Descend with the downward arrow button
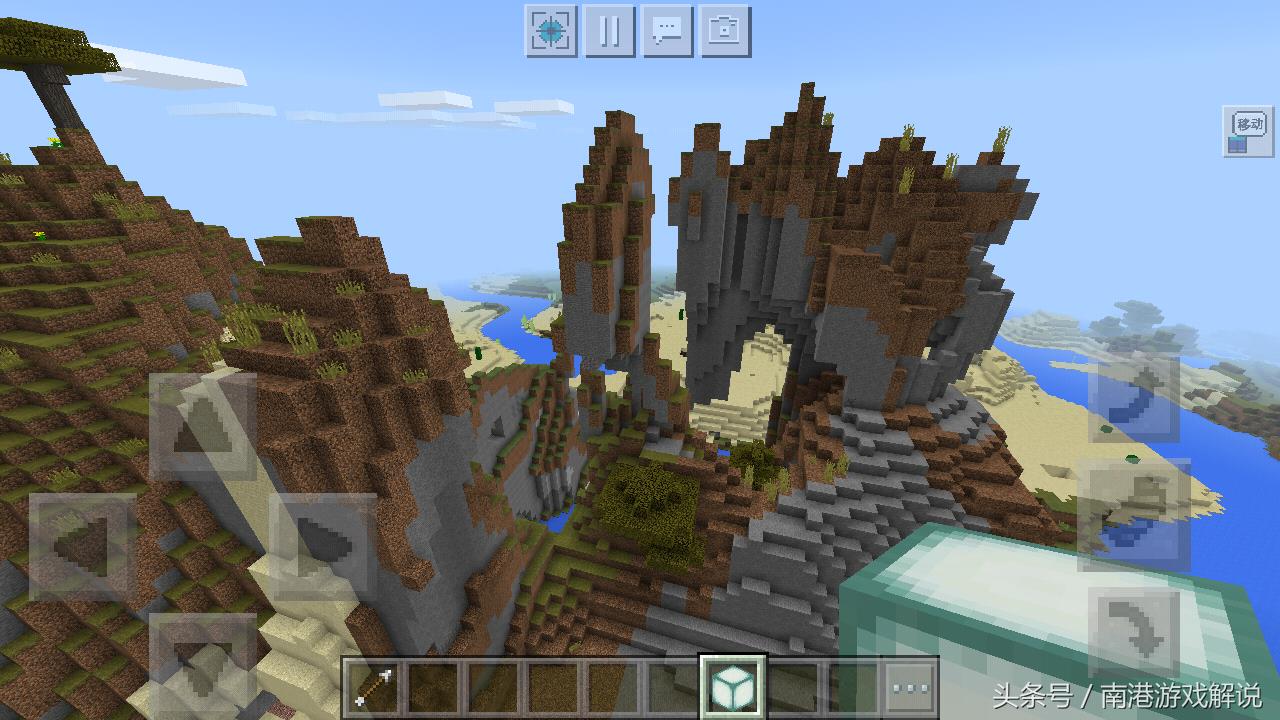1280x720 pixels. [x=1133, y=632]
